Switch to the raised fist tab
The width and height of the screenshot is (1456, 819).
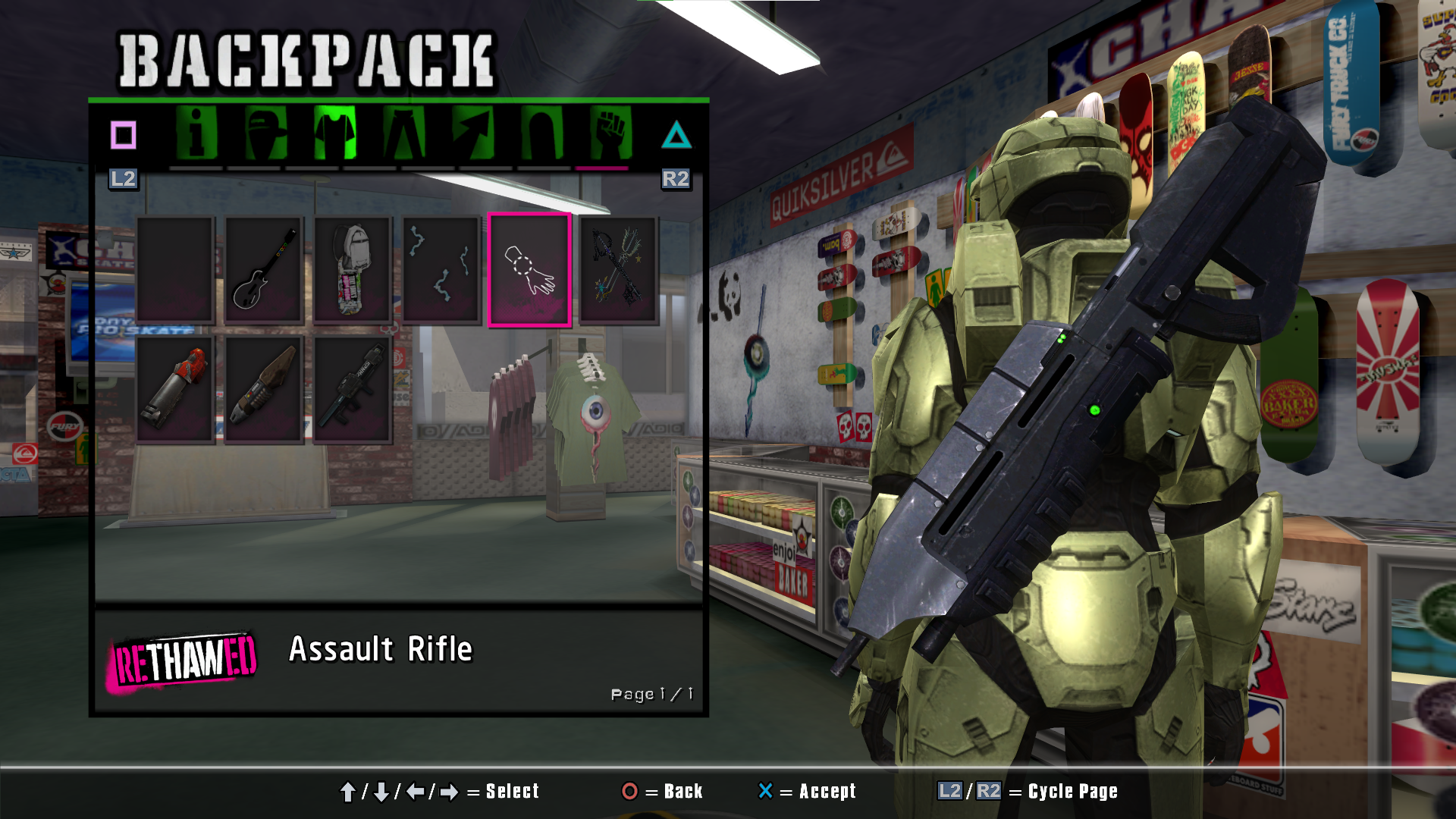[x=611, y=134]
